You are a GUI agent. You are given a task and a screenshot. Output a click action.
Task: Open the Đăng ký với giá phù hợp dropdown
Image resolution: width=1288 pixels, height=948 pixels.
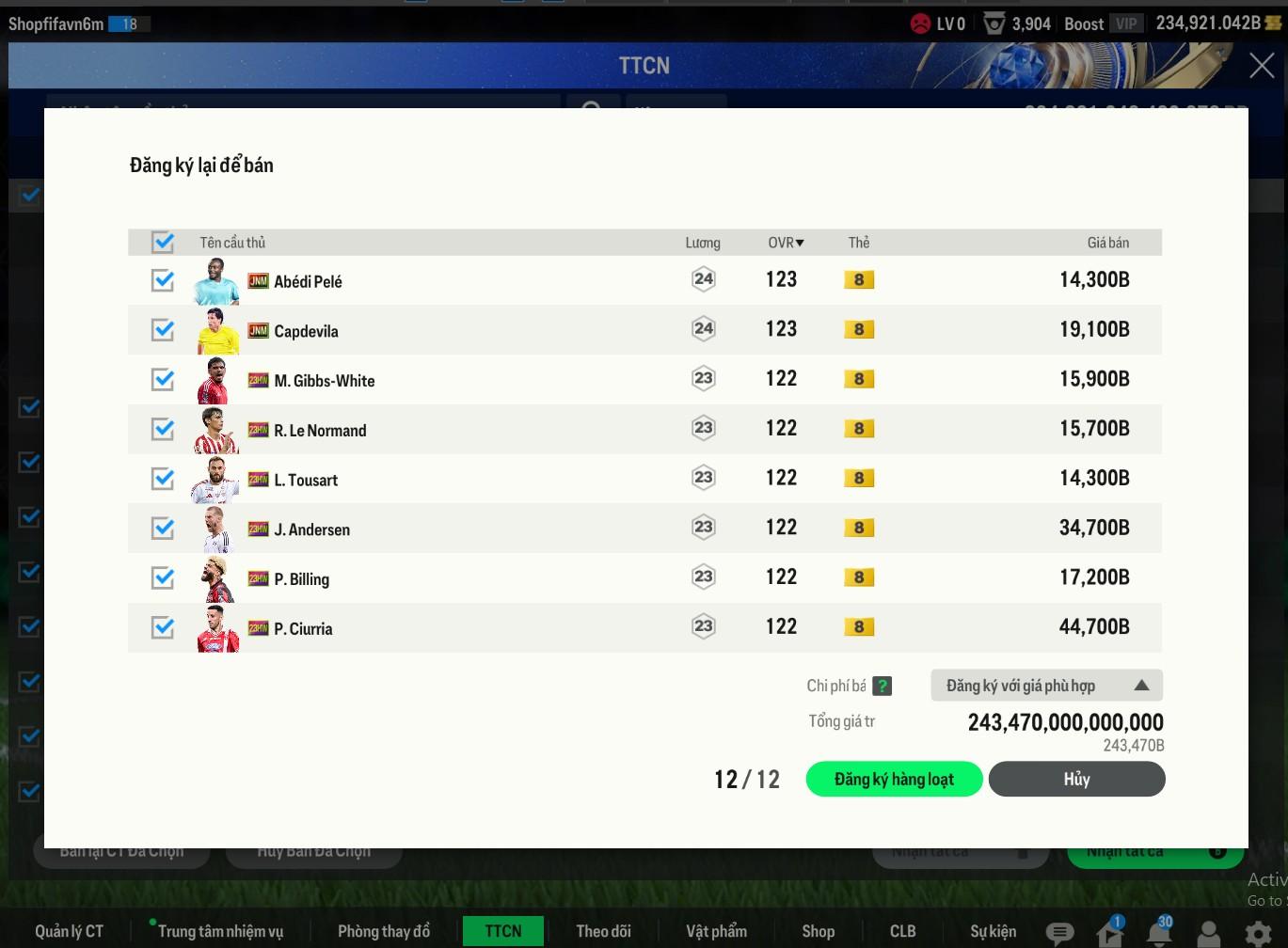[1046, 686]
